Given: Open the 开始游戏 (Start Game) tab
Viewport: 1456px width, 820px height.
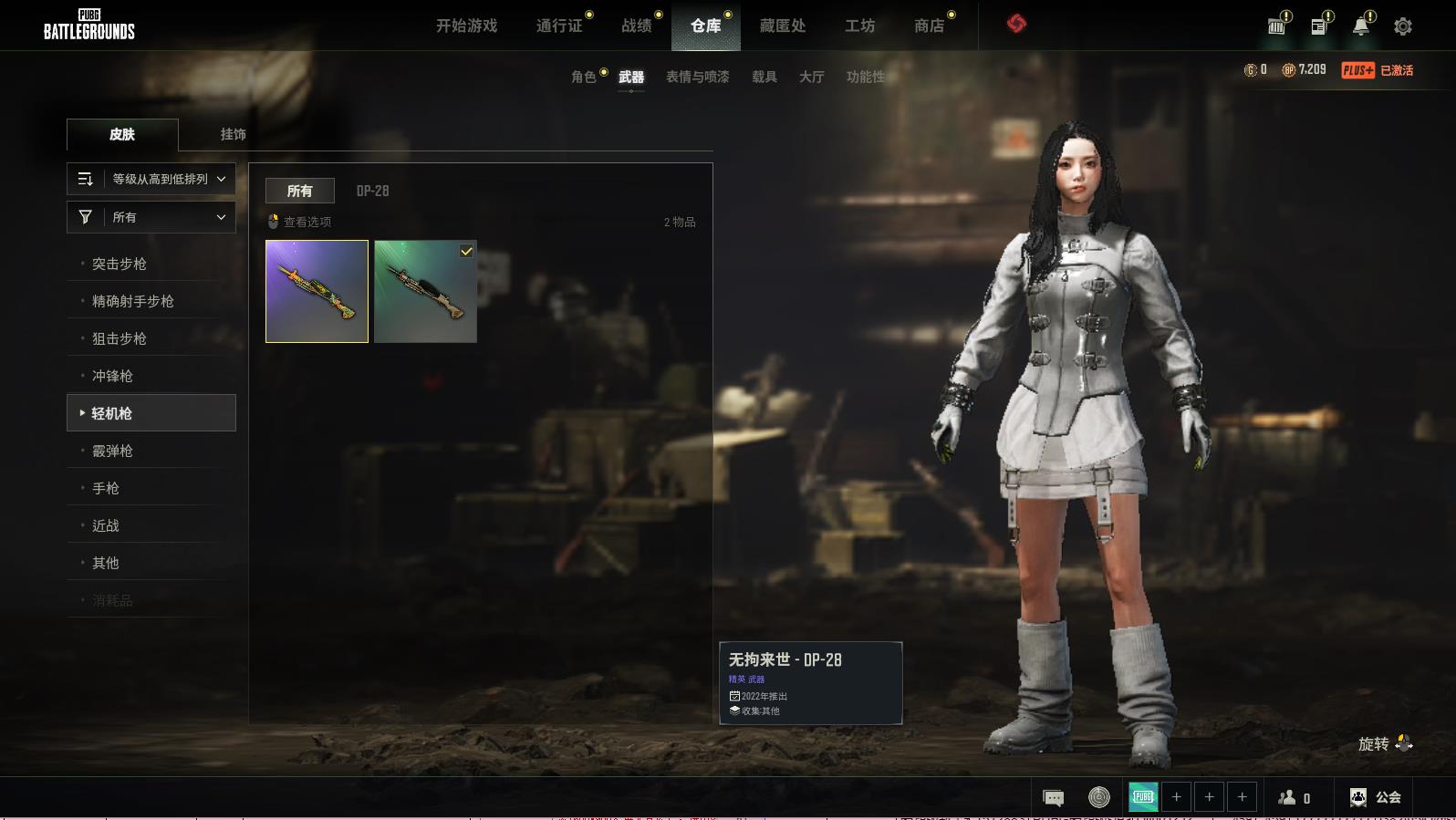Looking at the screenshot, I should point(466,26).
